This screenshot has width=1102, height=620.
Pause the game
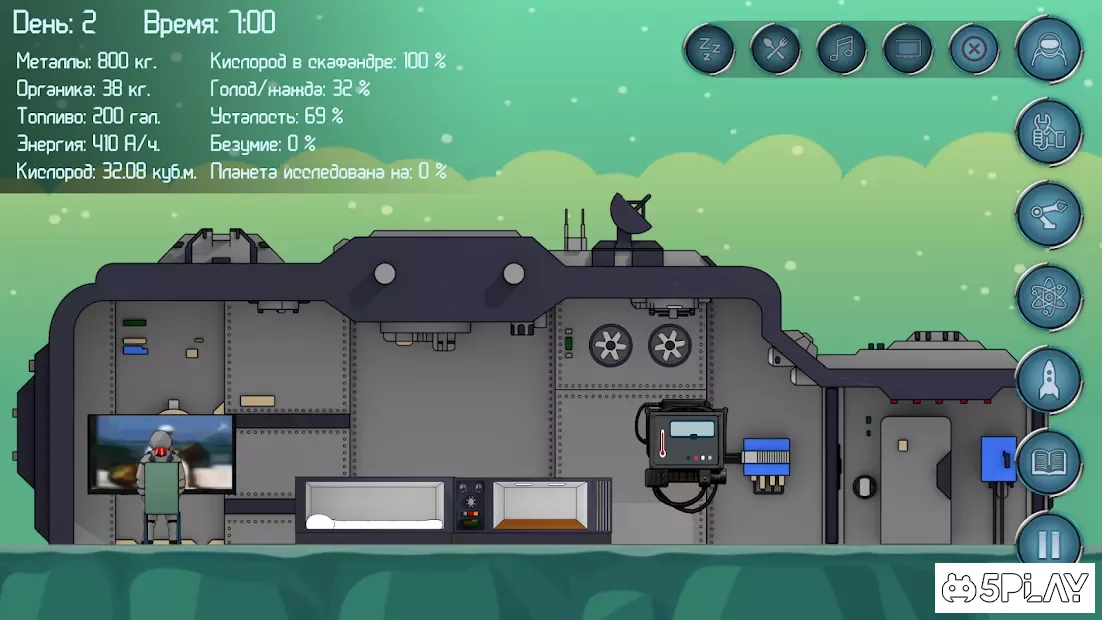(x=1049, y=543)
